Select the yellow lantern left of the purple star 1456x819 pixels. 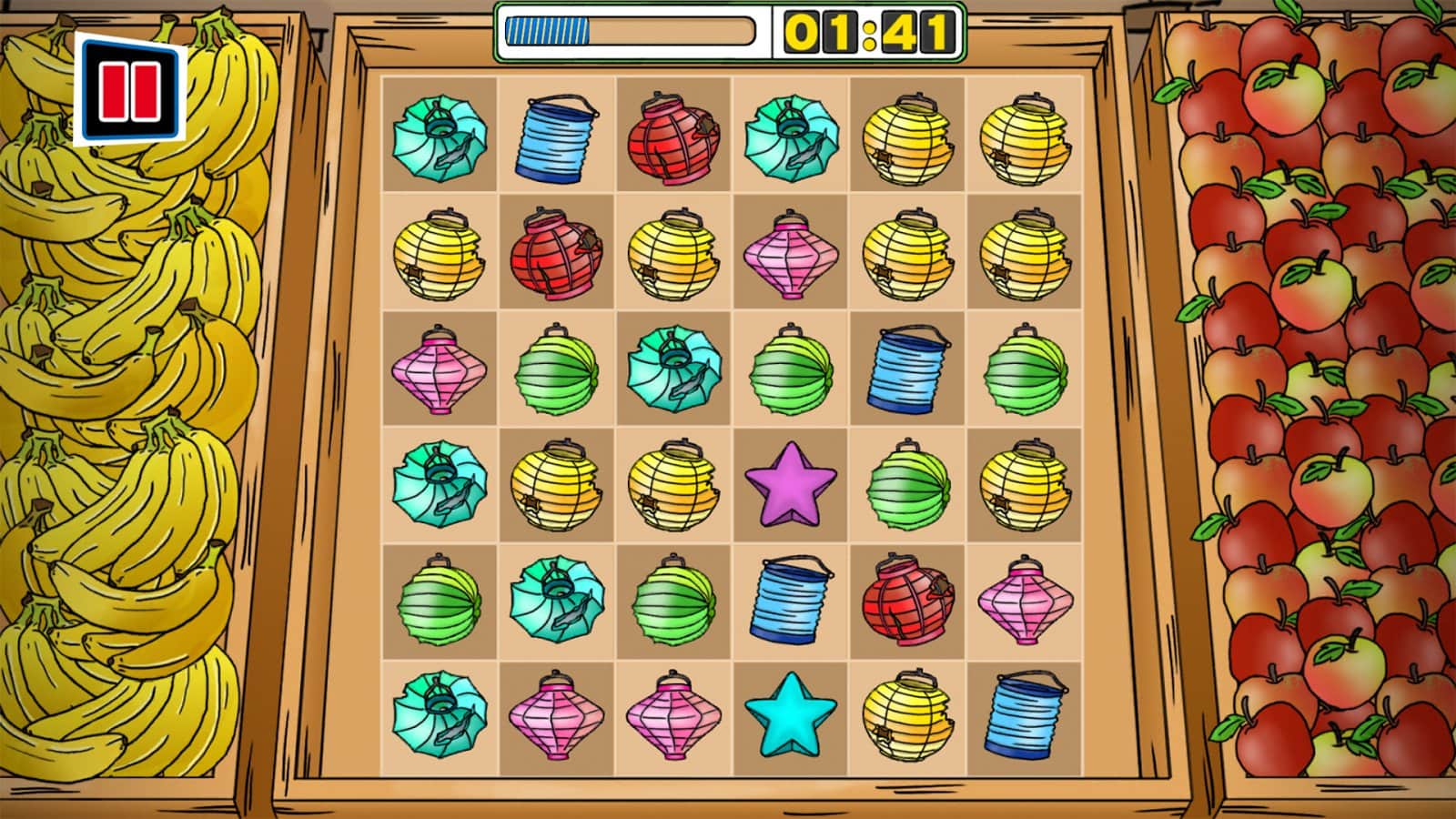(673, 484)
